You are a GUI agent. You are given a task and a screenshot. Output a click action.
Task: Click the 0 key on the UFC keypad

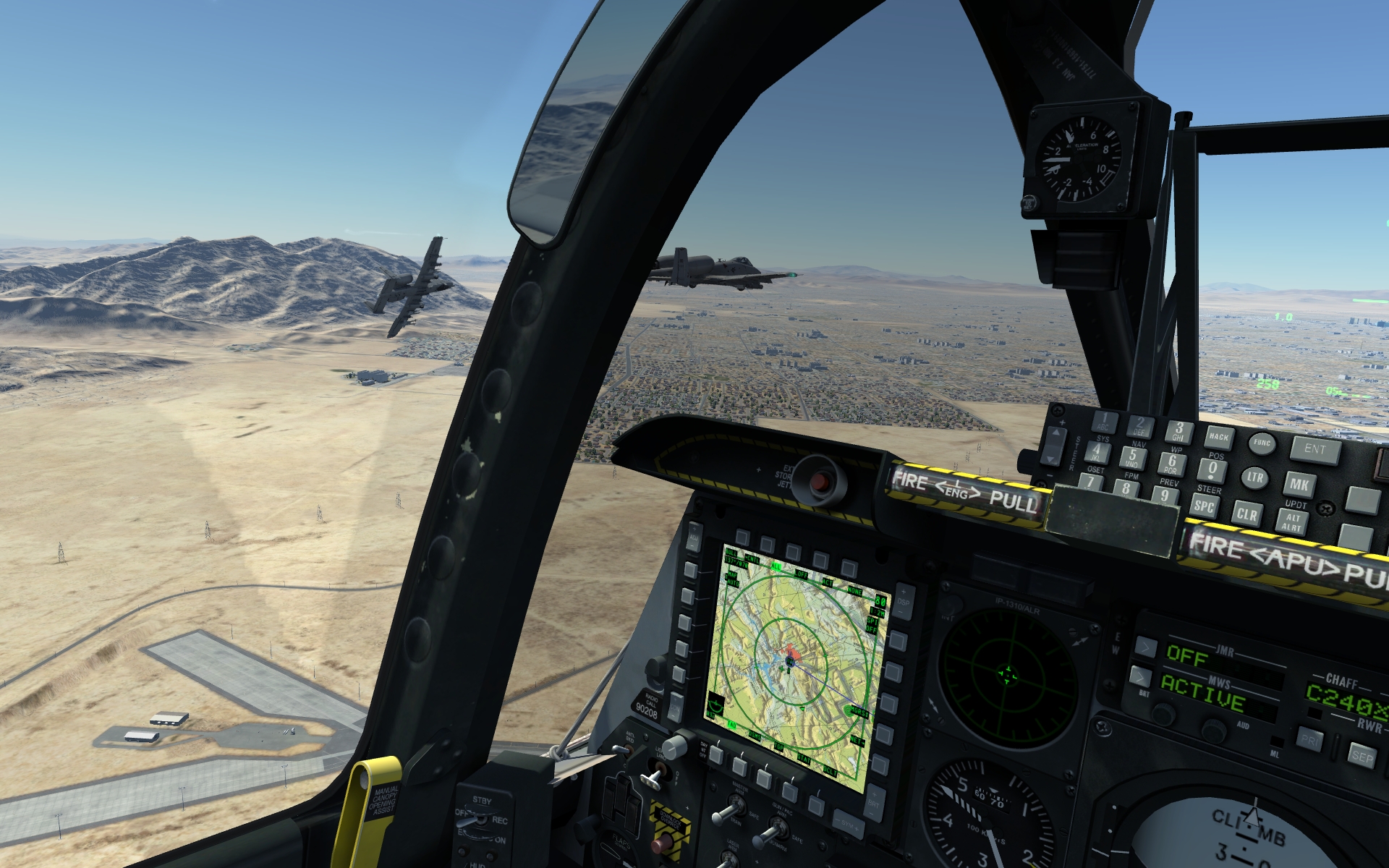click(1212, 470)
